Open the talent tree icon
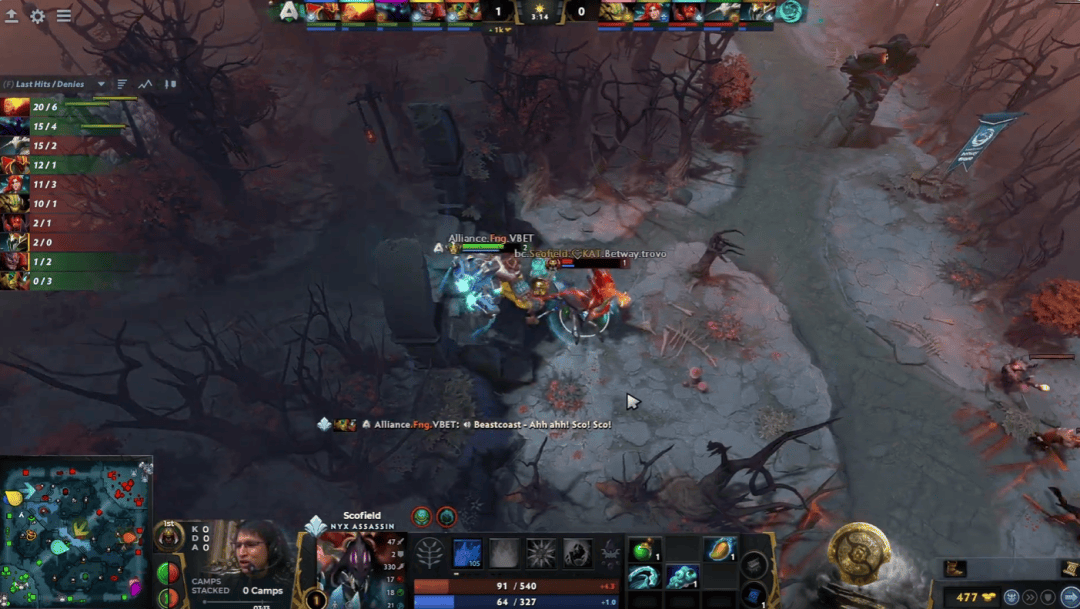This screenshot has width=1080, height=609. pos(430,554)
